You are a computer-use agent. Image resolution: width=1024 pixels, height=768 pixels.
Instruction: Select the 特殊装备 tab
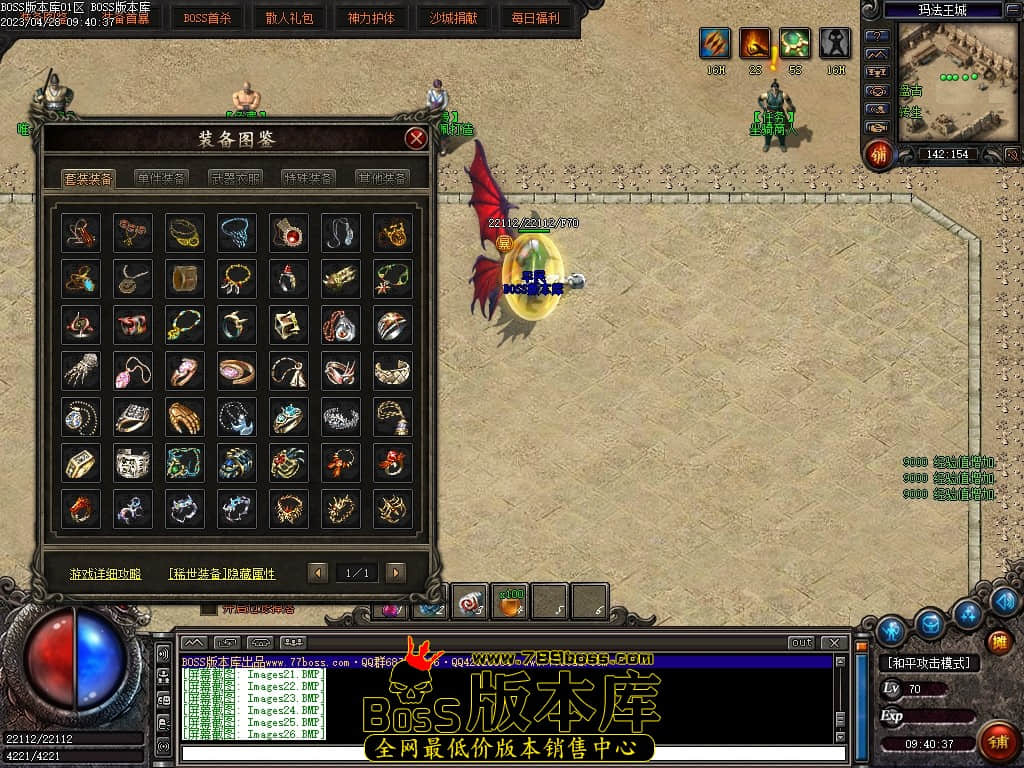coord(308,178)
